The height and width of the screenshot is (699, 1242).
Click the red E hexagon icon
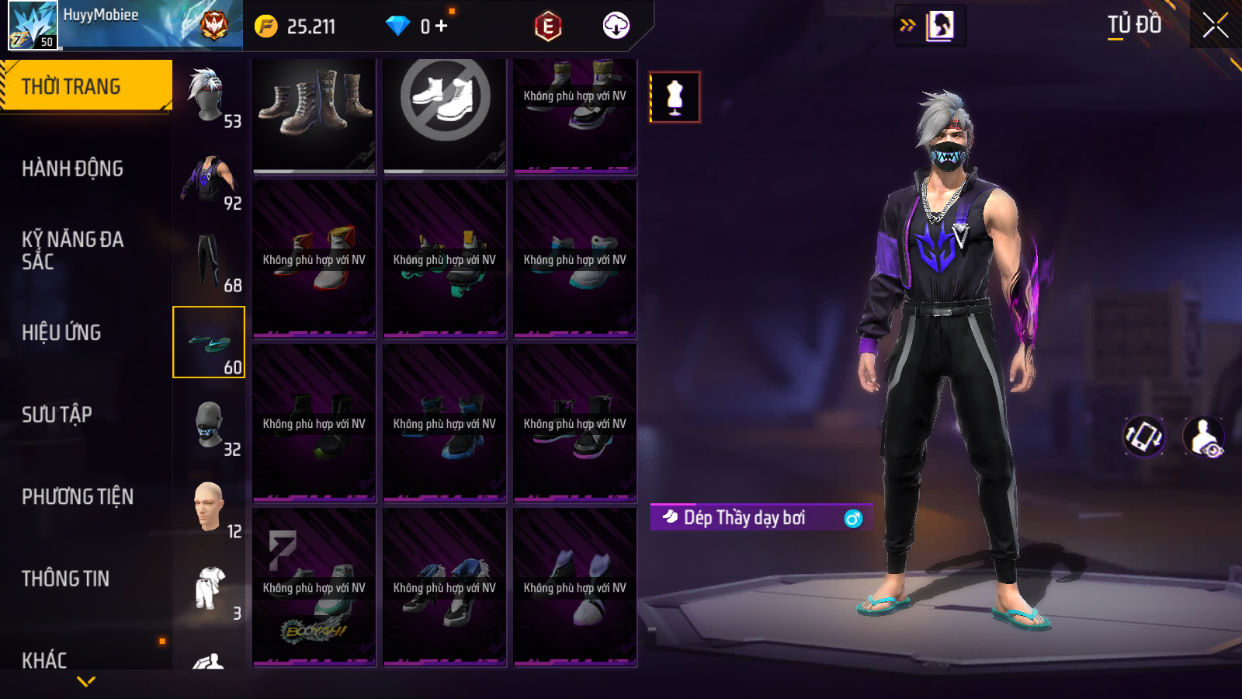[x=547, y=27]
